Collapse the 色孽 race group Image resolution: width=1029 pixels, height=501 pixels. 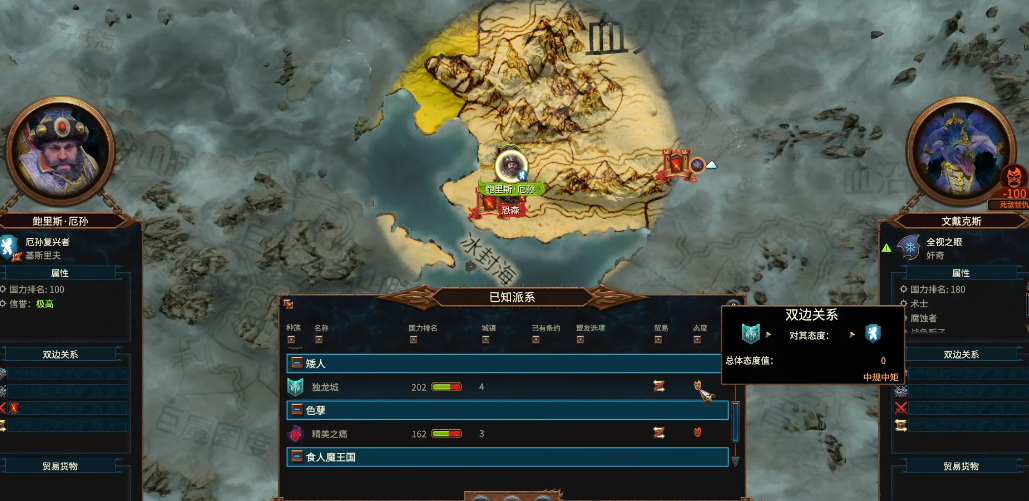(x=296, y=410)
